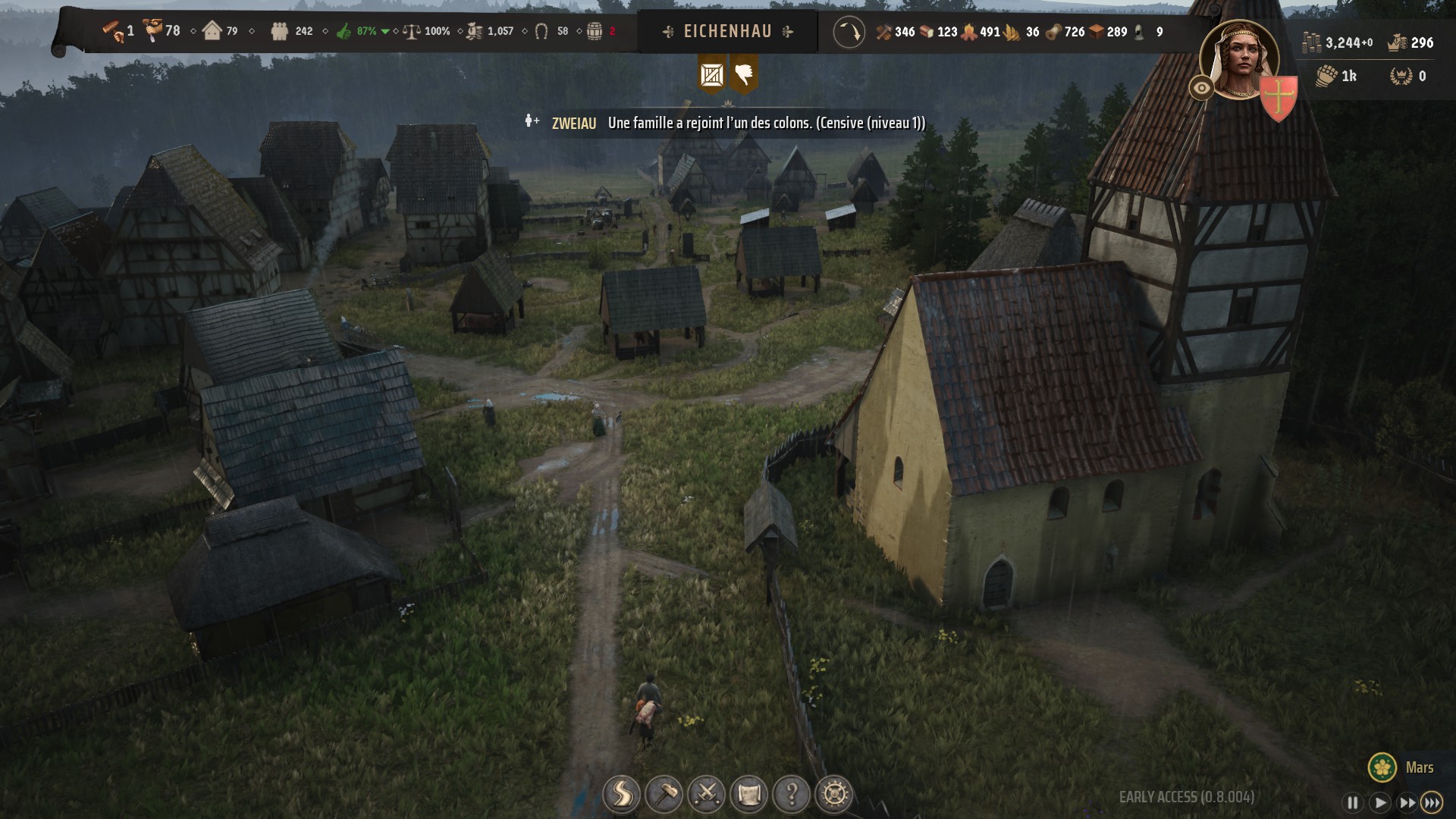Open the army crossed swords panel
Image resolution: width=1456 pixels, height=819 pixels.
point(707,795)
